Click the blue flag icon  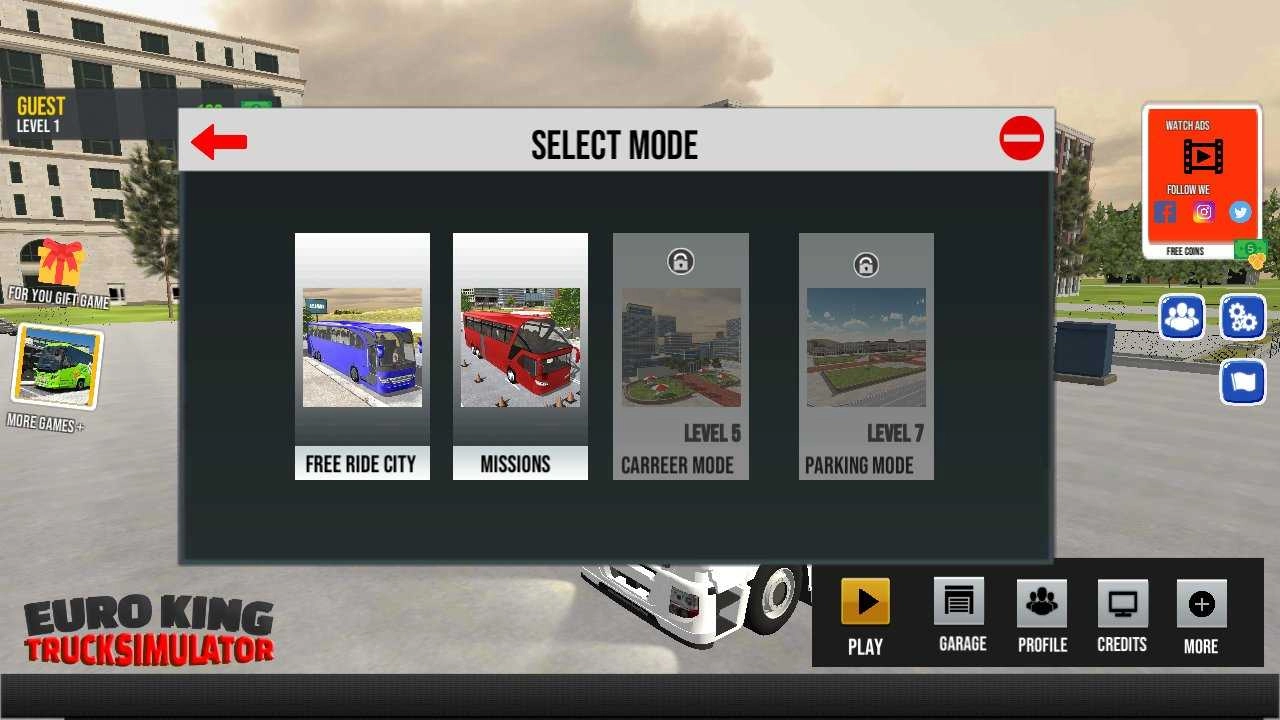tap(1243, 382)
